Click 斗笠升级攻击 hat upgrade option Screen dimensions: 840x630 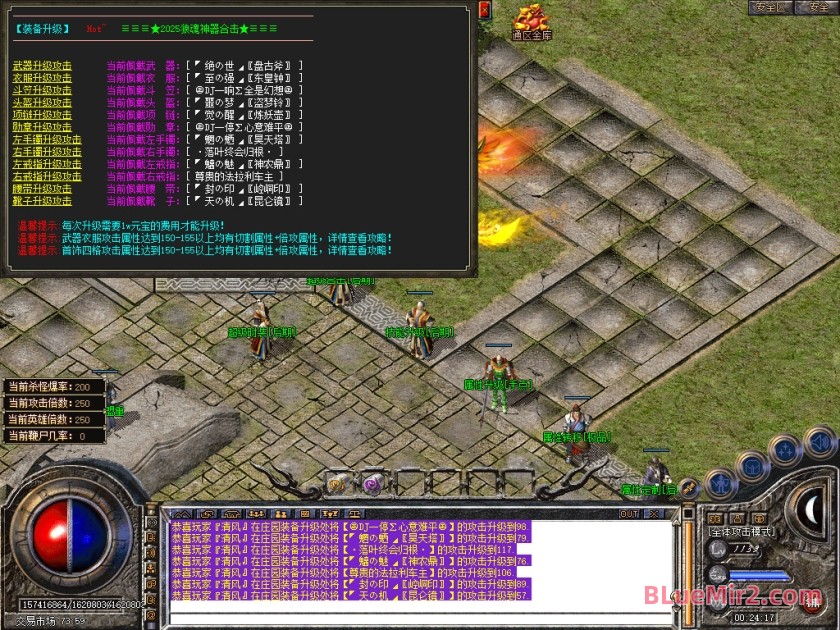(41, 89)
